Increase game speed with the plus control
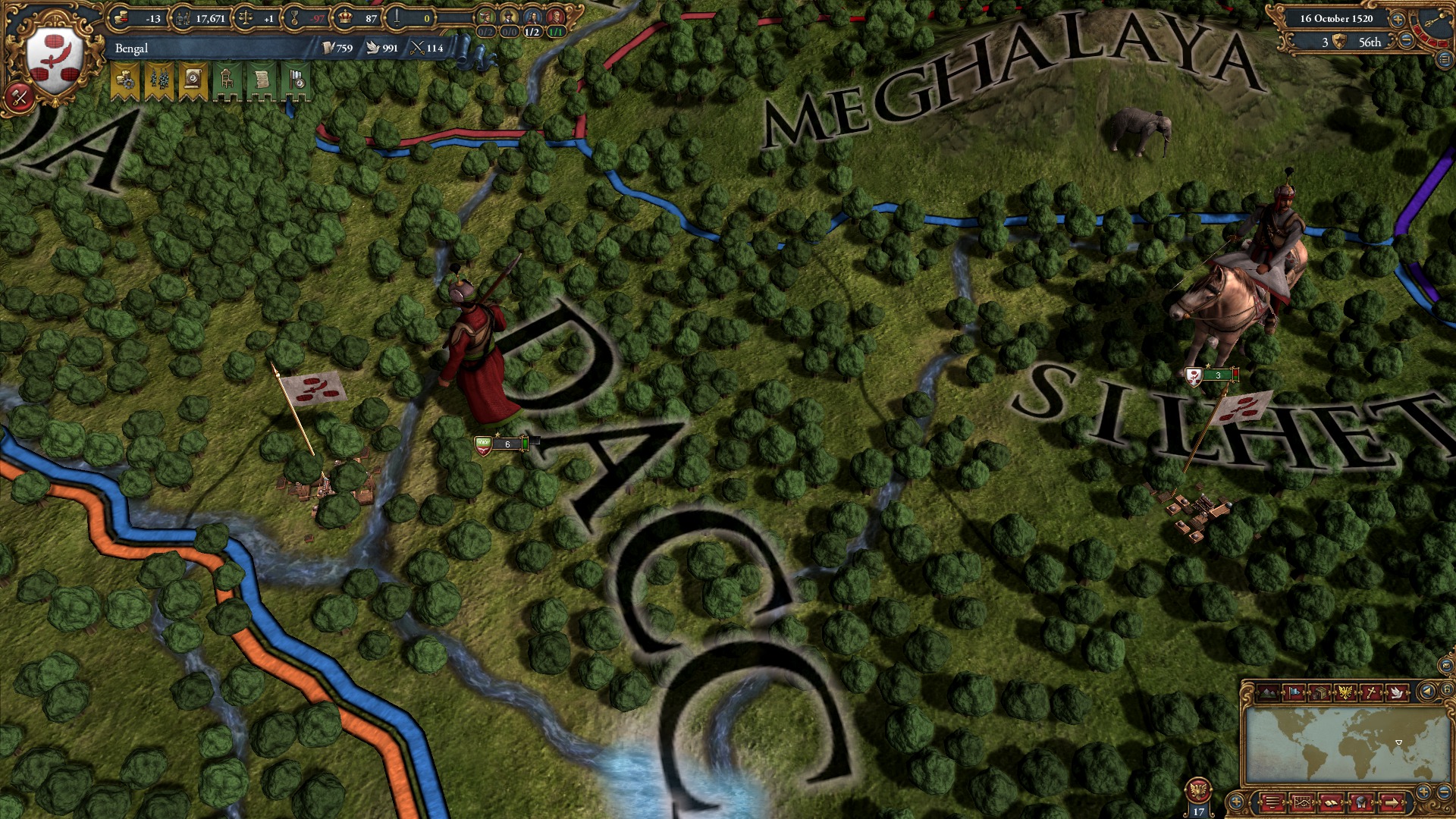1456x819 pixels. click(1398, 20)
